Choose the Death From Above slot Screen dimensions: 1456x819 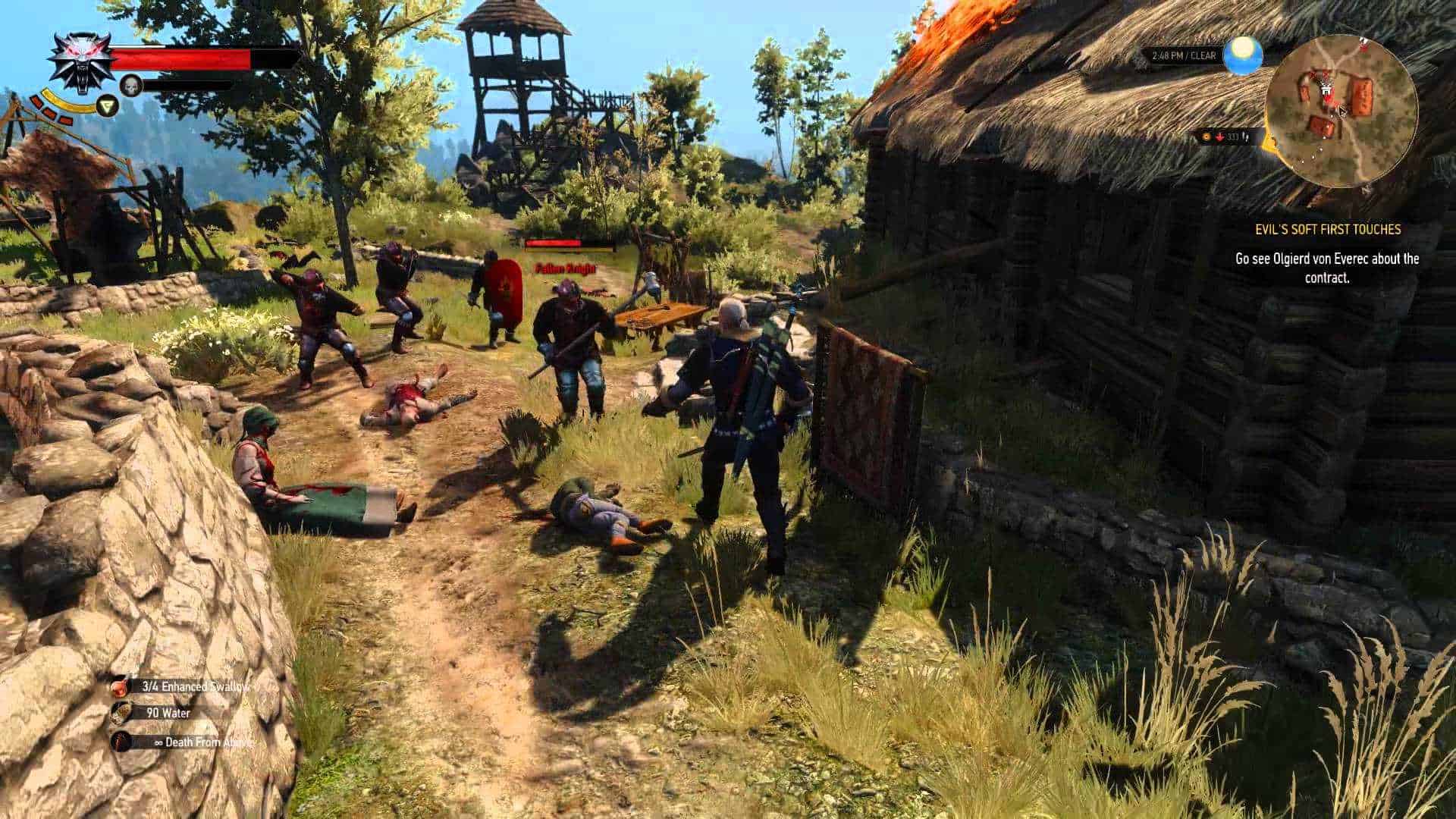(120, 742)
